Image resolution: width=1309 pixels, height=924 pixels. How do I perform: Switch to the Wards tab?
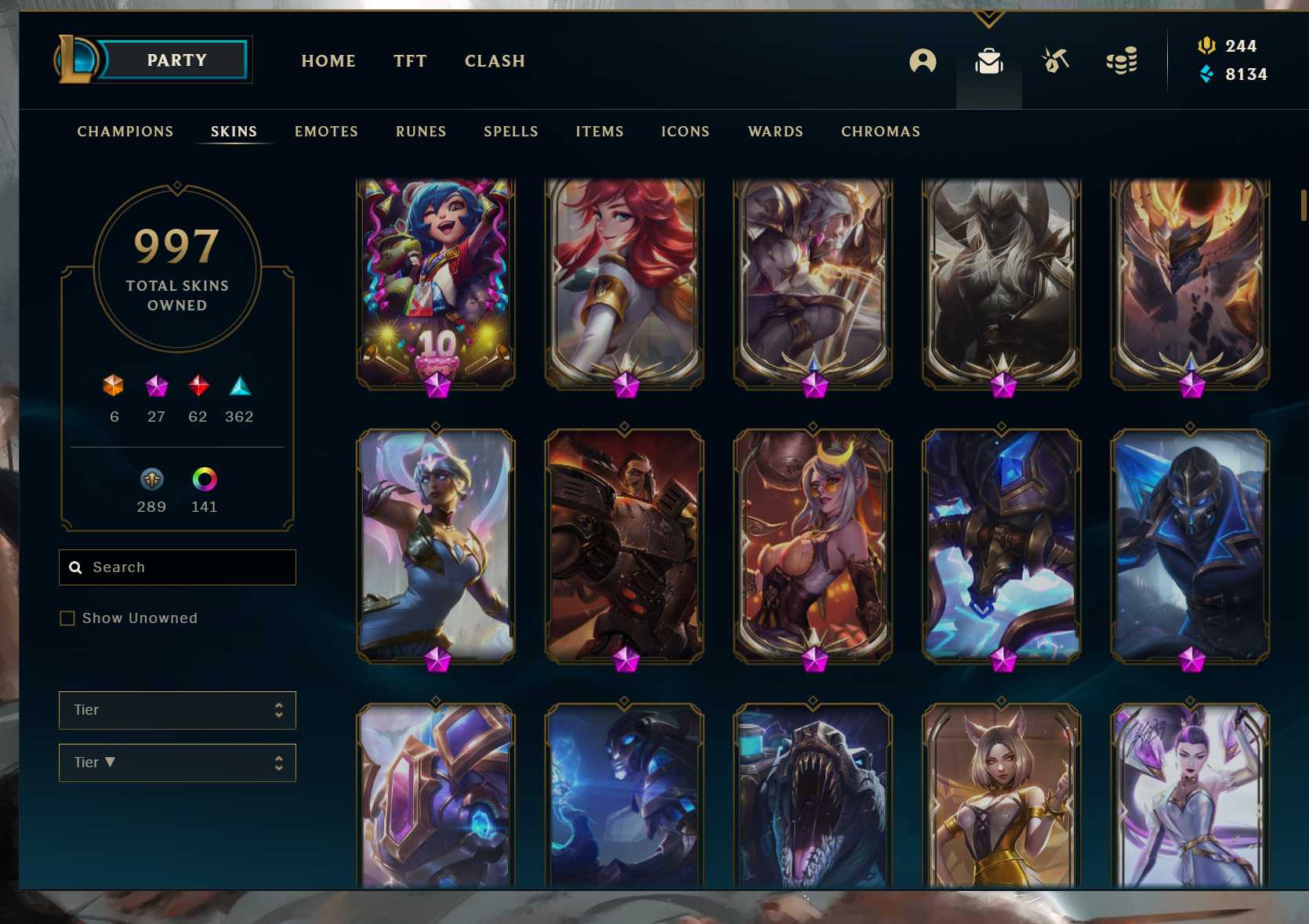click(775, 132)
